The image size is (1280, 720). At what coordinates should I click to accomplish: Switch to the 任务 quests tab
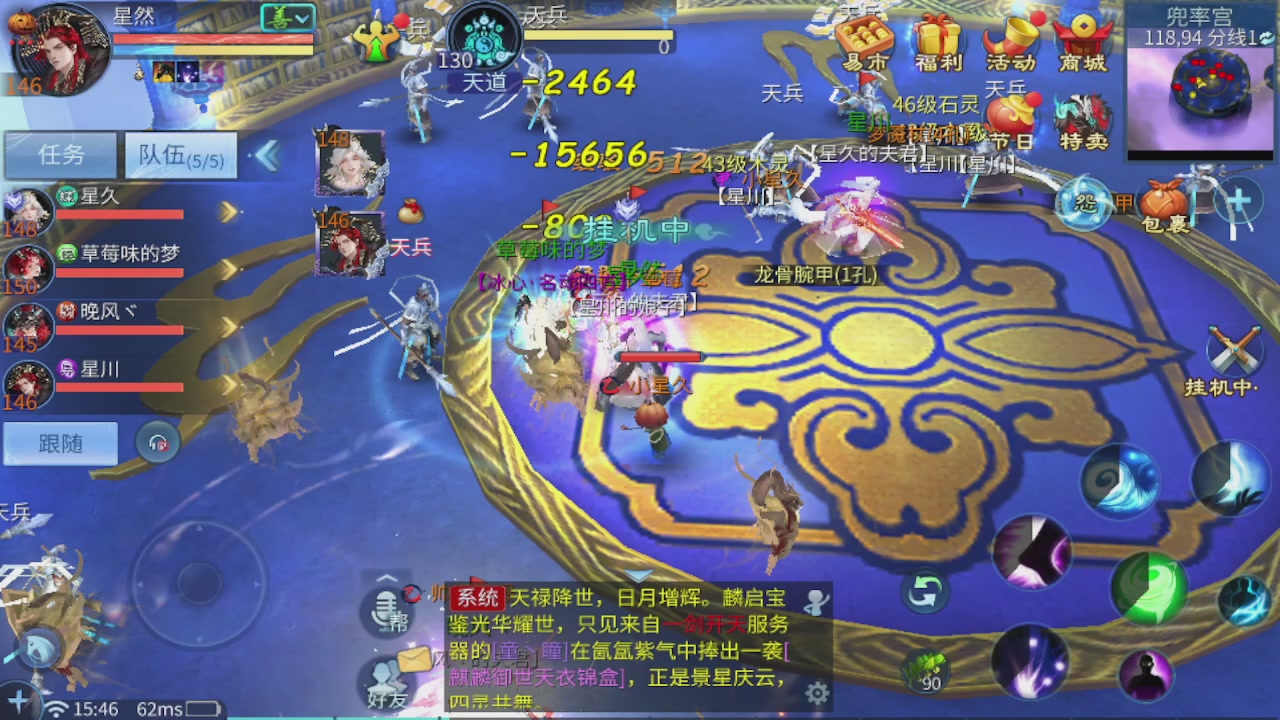pyautogui.click(x=59, y=155)
